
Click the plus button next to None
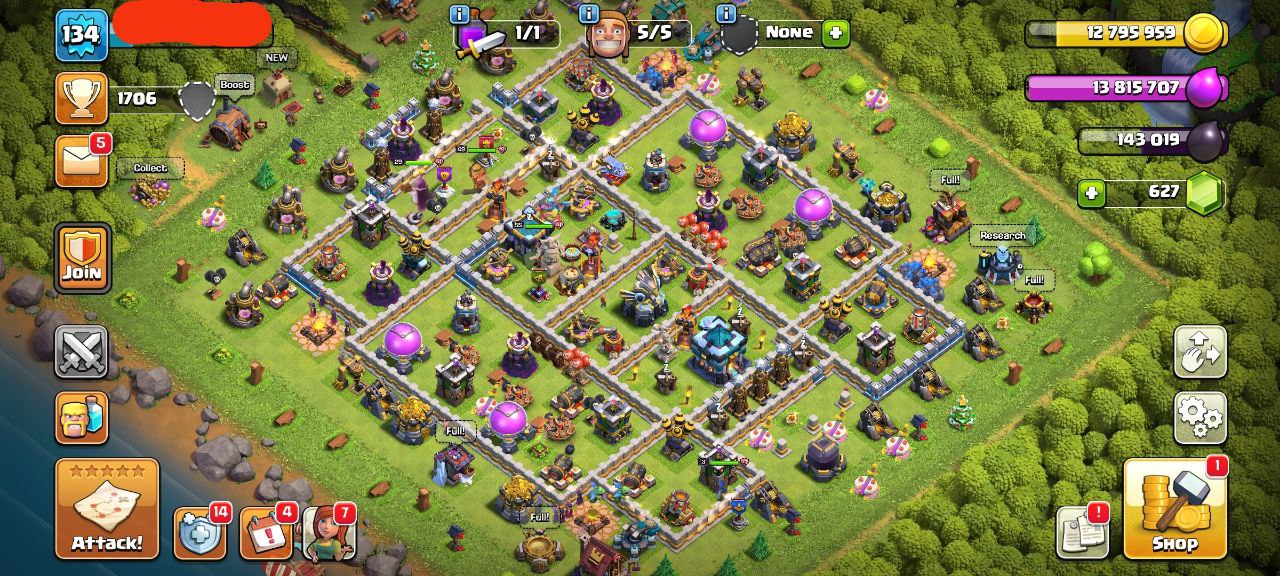pos(835,33)
